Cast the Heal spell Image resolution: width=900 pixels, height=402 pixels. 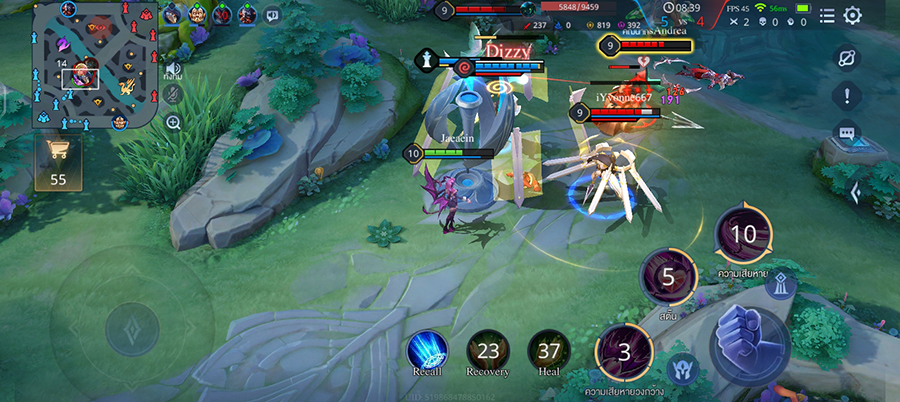click(x=549, y=350)
